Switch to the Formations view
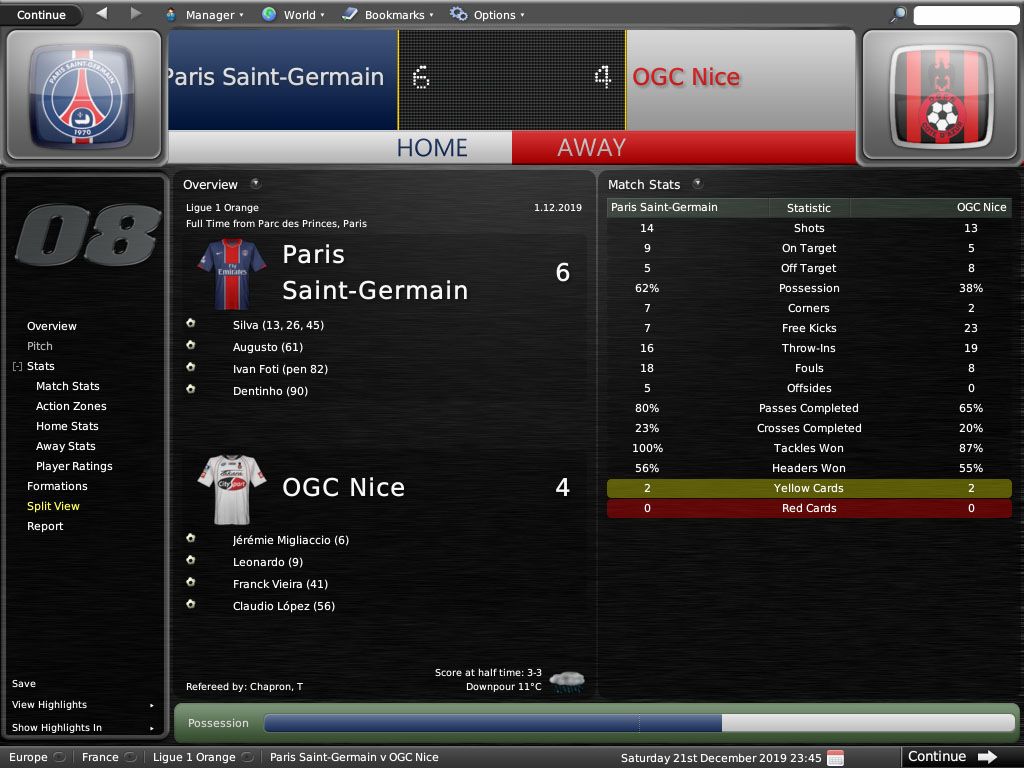This screenshot has height=768, width=1024. click(57, 486)
